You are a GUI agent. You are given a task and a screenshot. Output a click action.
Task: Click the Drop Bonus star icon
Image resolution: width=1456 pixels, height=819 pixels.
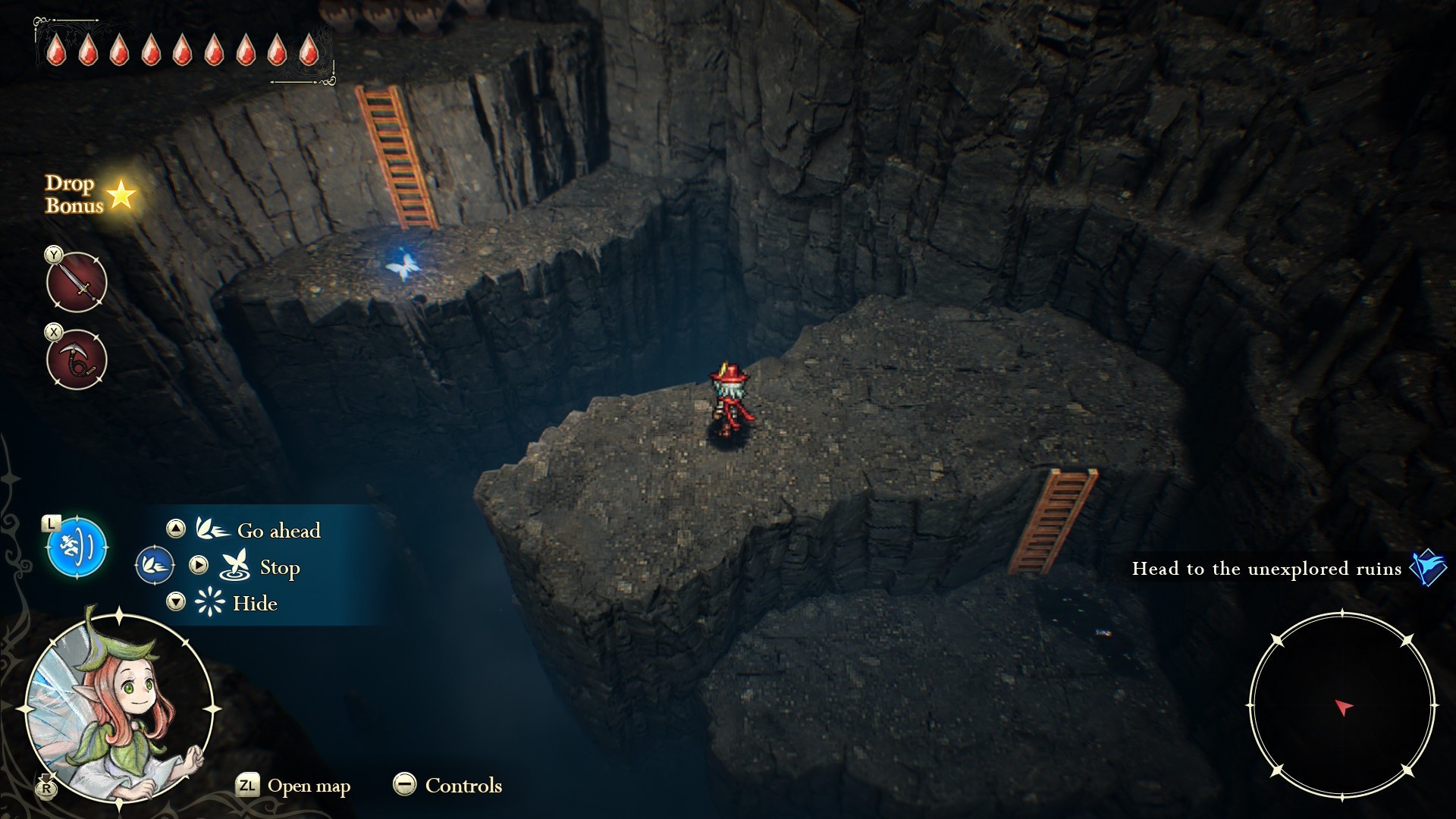point(121,195)
